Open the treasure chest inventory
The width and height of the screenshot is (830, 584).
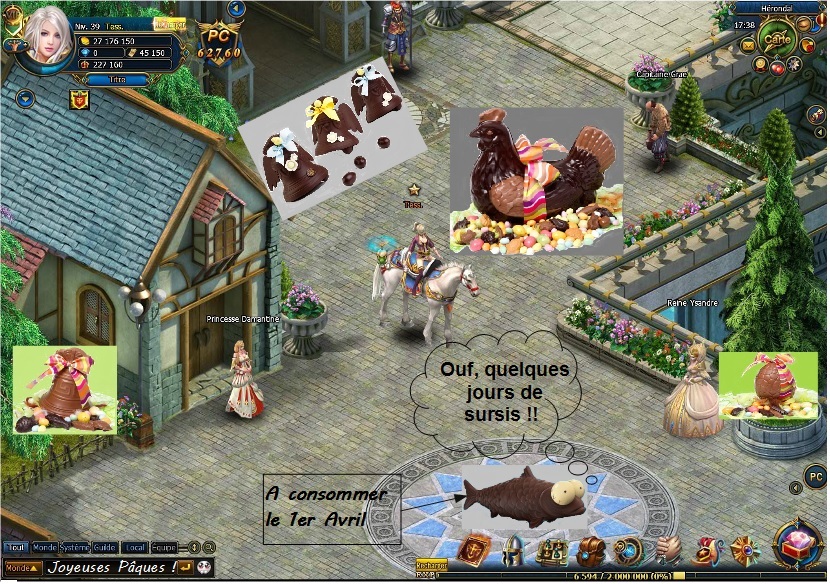(x=590, y=551)
